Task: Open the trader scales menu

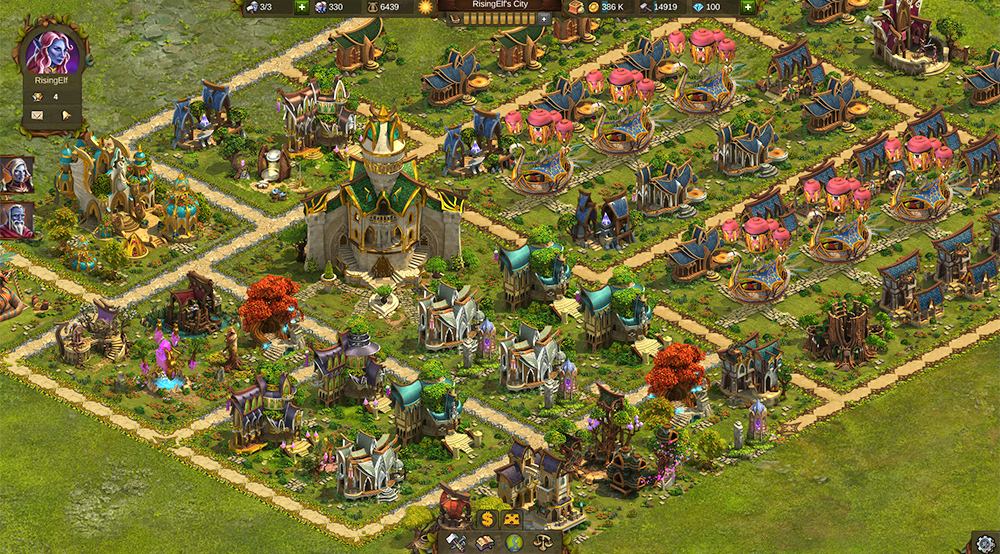Action: click(539, 542)
